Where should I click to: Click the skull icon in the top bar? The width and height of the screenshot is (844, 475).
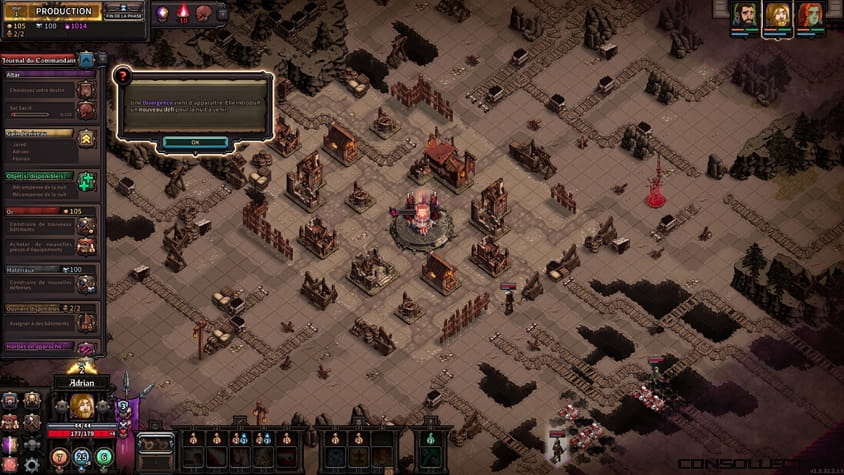(204, 13)
